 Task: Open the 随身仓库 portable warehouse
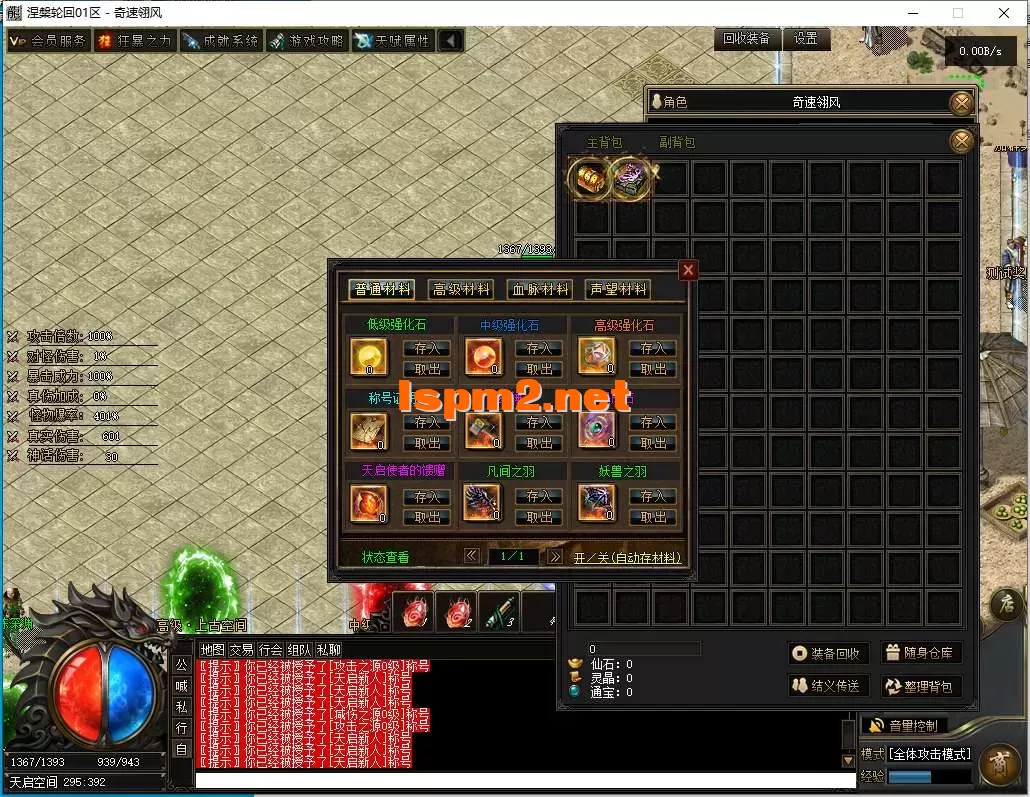point(921,653)
